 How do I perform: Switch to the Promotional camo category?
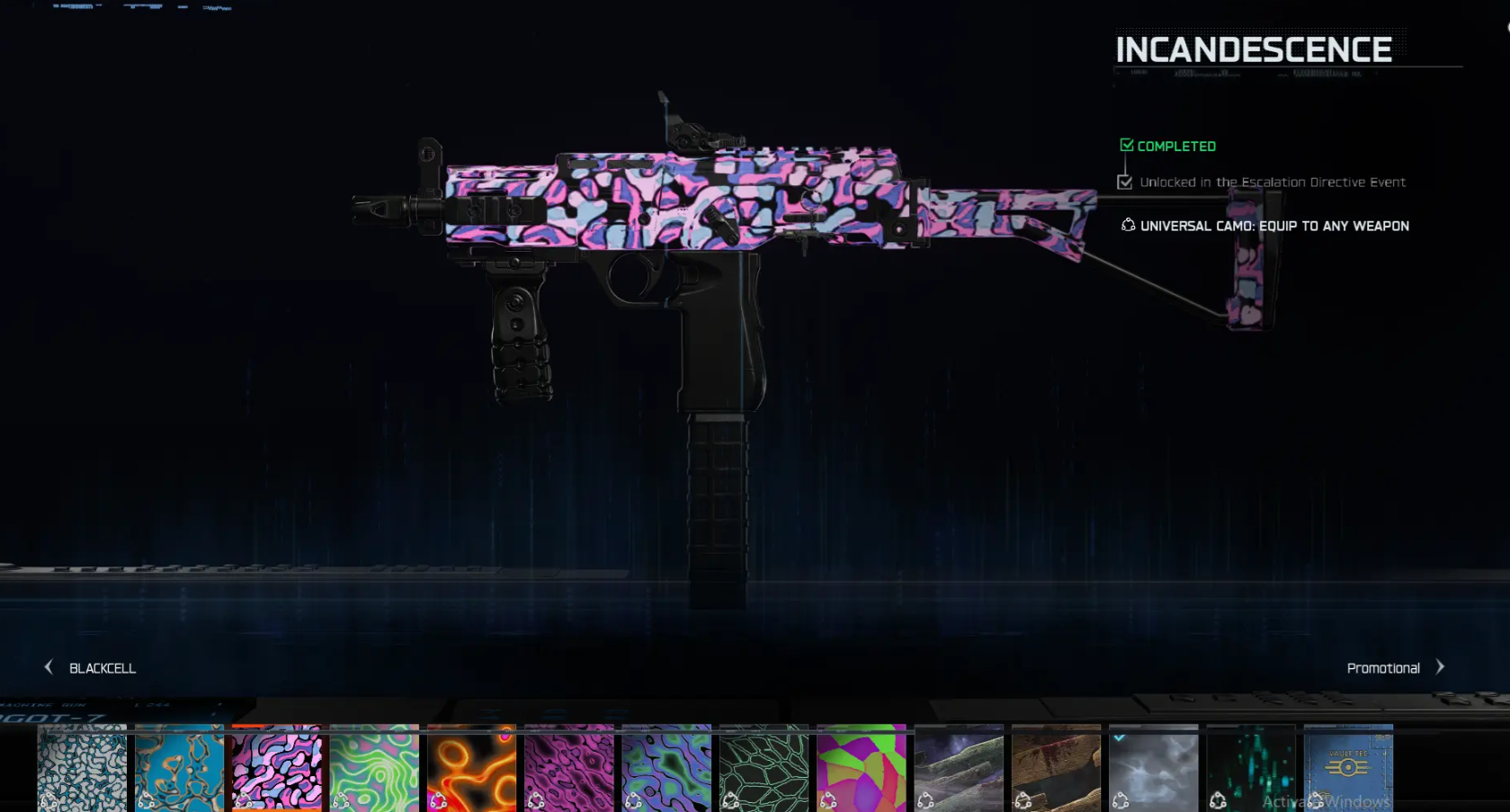click(1382, 668)
